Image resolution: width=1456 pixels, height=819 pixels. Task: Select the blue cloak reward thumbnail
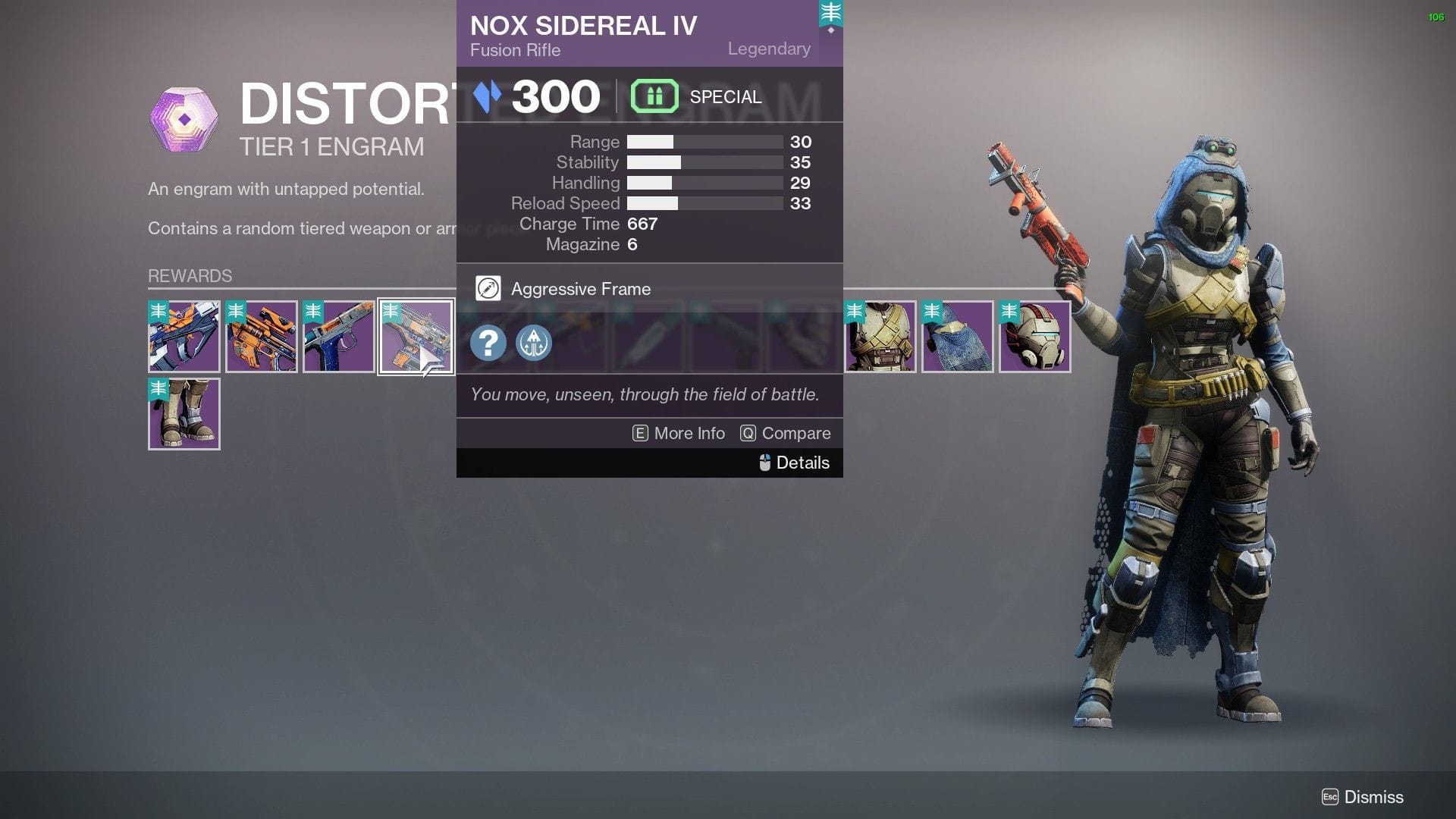(x=957, y=336)
